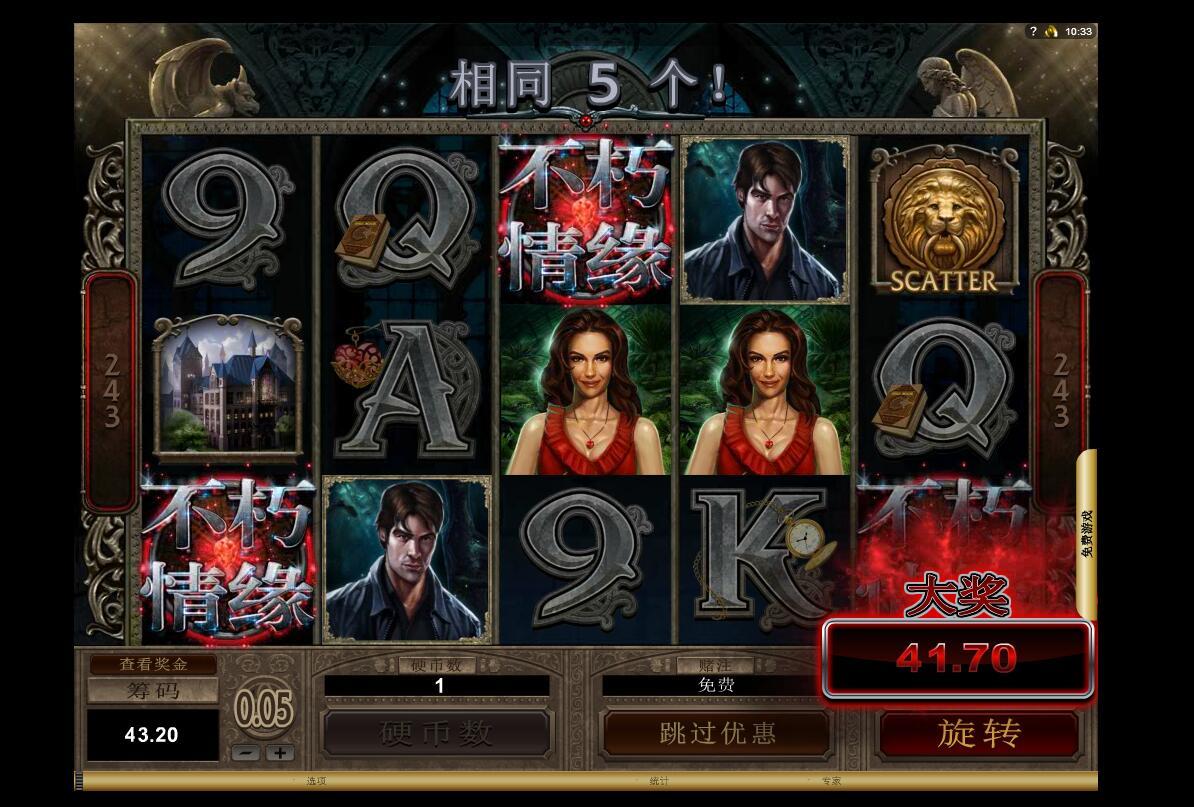Click the 筹码 chips label button
Screen dimensions: 1194x807
pos(153,690)
